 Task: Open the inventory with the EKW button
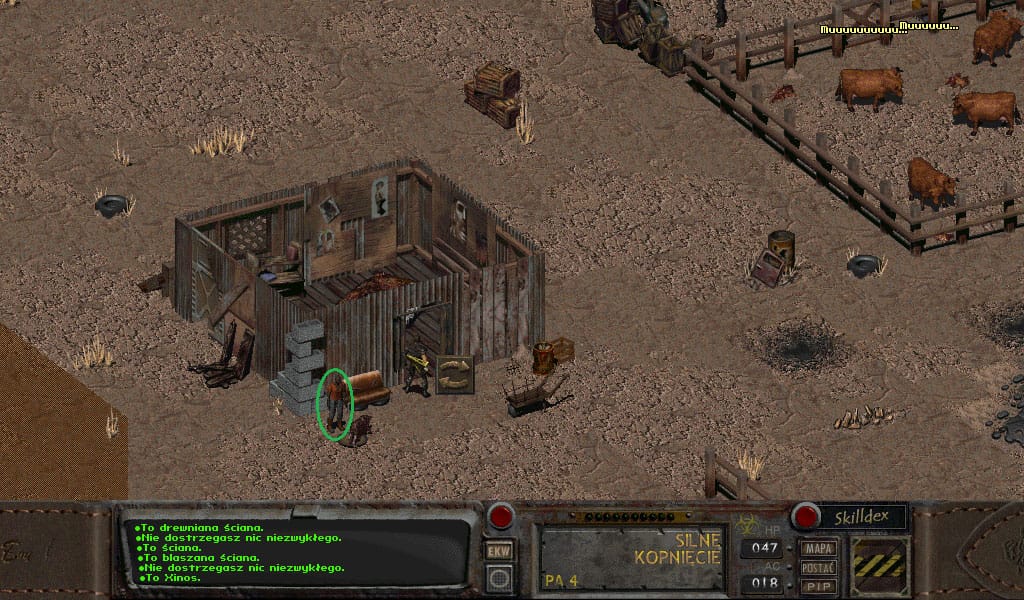499,551
